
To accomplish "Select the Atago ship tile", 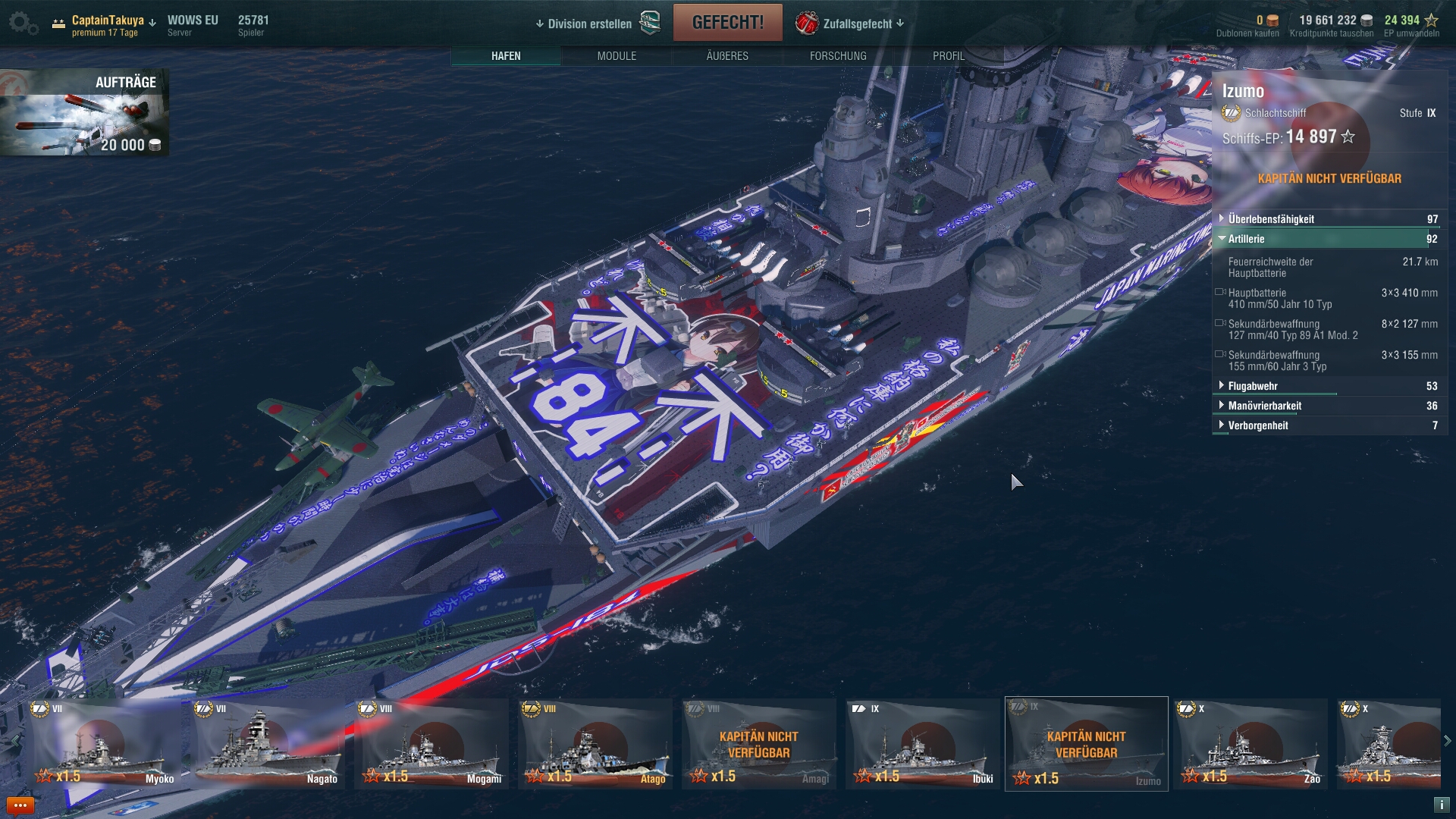I will (x=595, y=744).
